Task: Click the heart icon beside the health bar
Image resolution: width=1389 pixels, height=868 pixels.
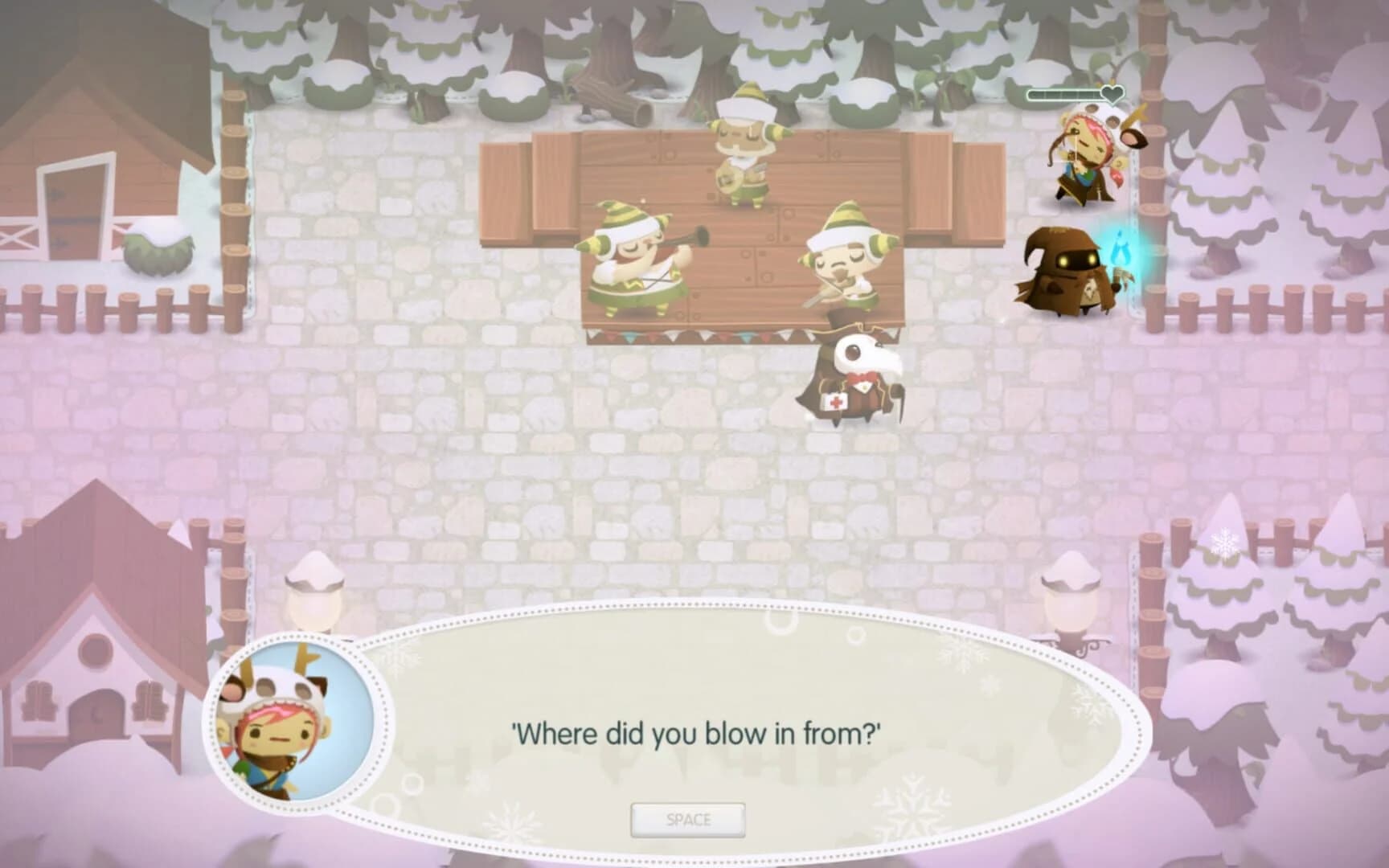Action: (x=1111, y=93)
